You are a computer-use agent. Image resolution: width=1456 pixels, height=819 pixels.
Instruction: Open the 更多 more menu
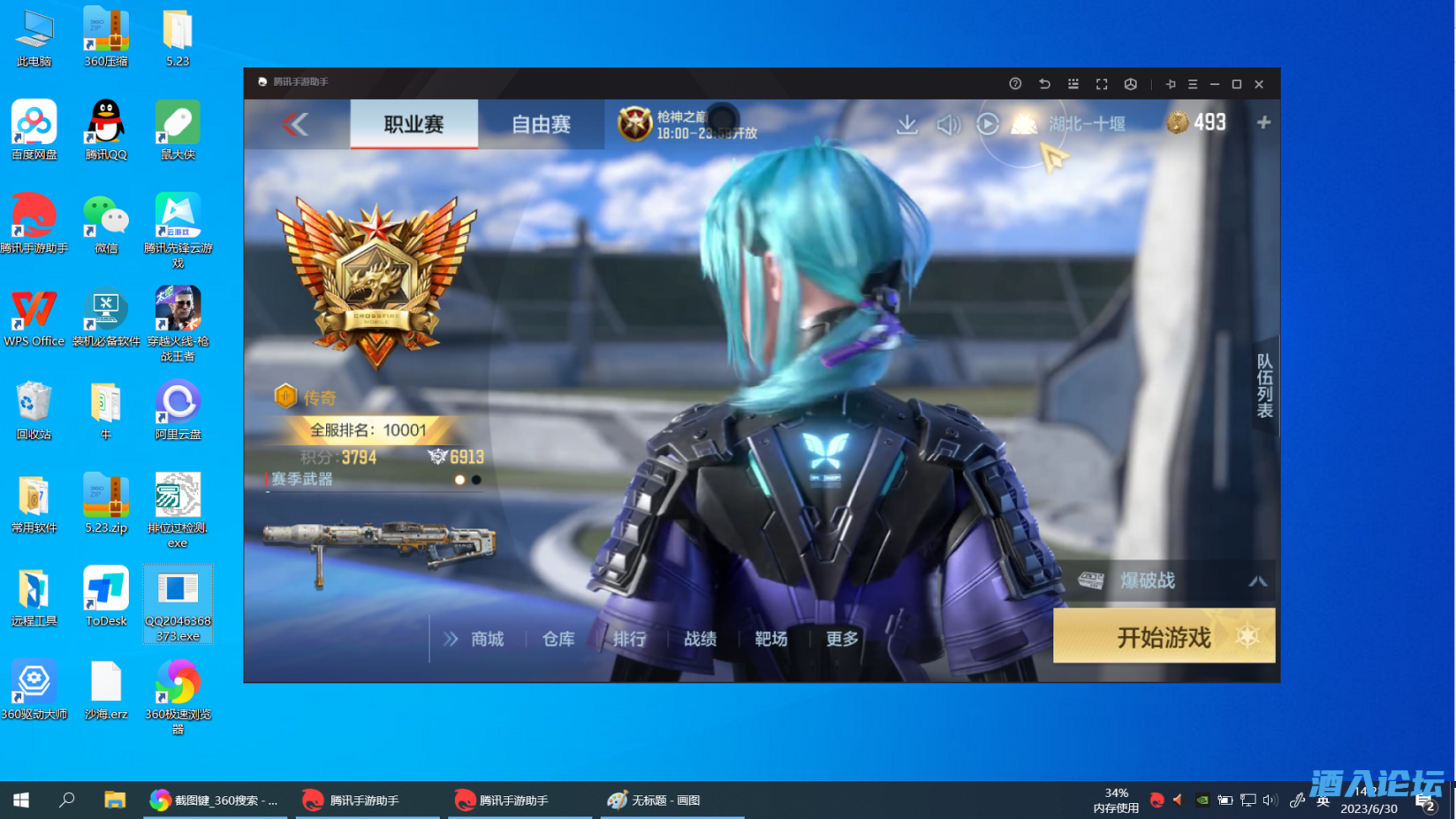(x=842, y=640)
